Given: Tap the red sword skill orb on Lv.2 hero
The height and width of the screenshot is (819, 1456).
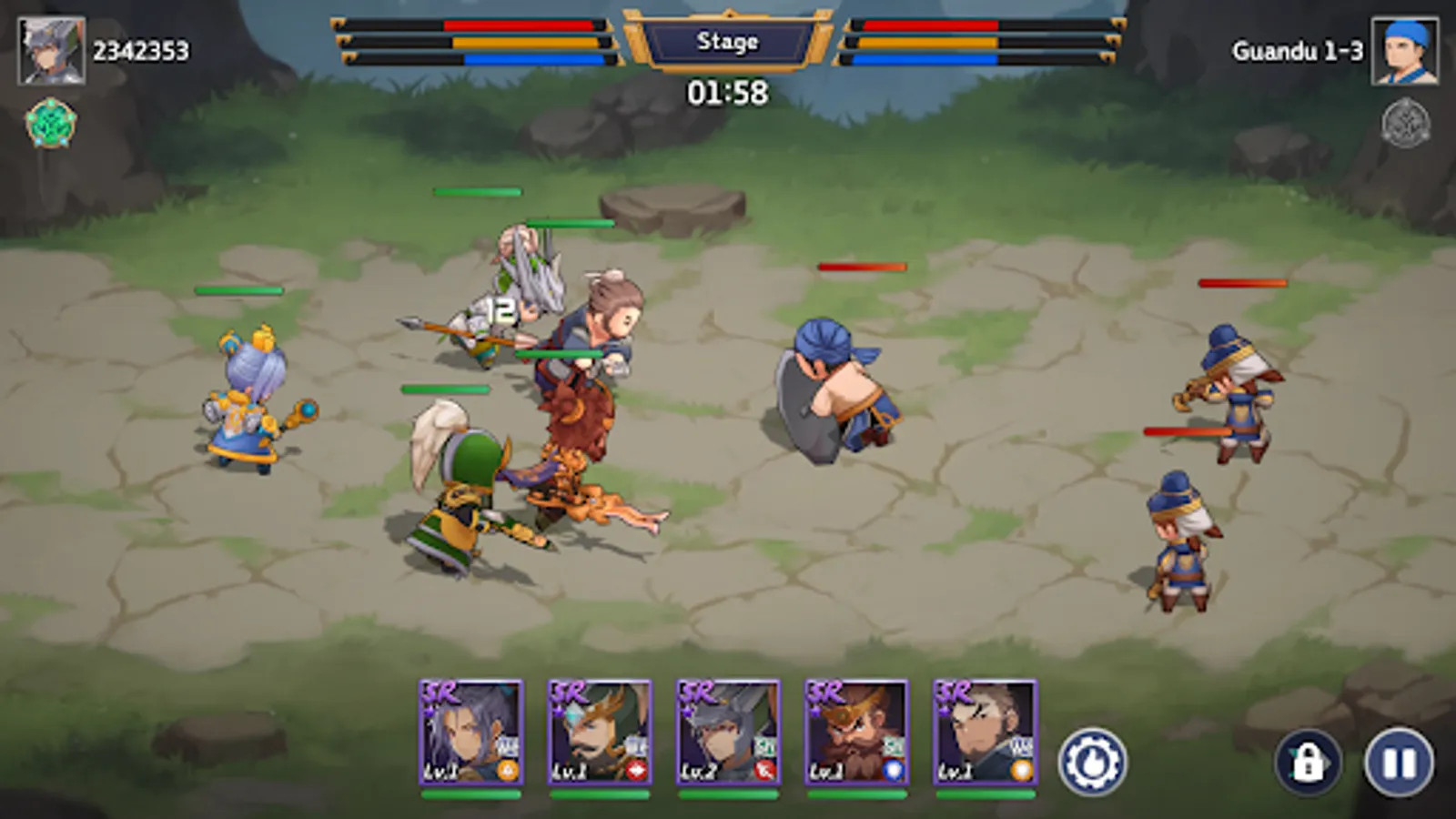Looking at the screenshot, I should coord(766,769).
